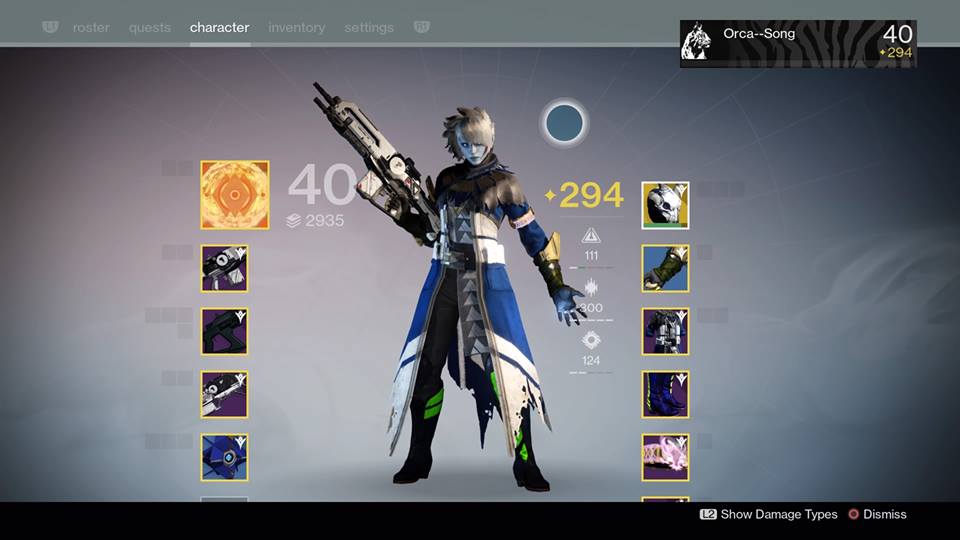960x540 pixels.
Task: Select the character tab
Action: pos(219,28)
